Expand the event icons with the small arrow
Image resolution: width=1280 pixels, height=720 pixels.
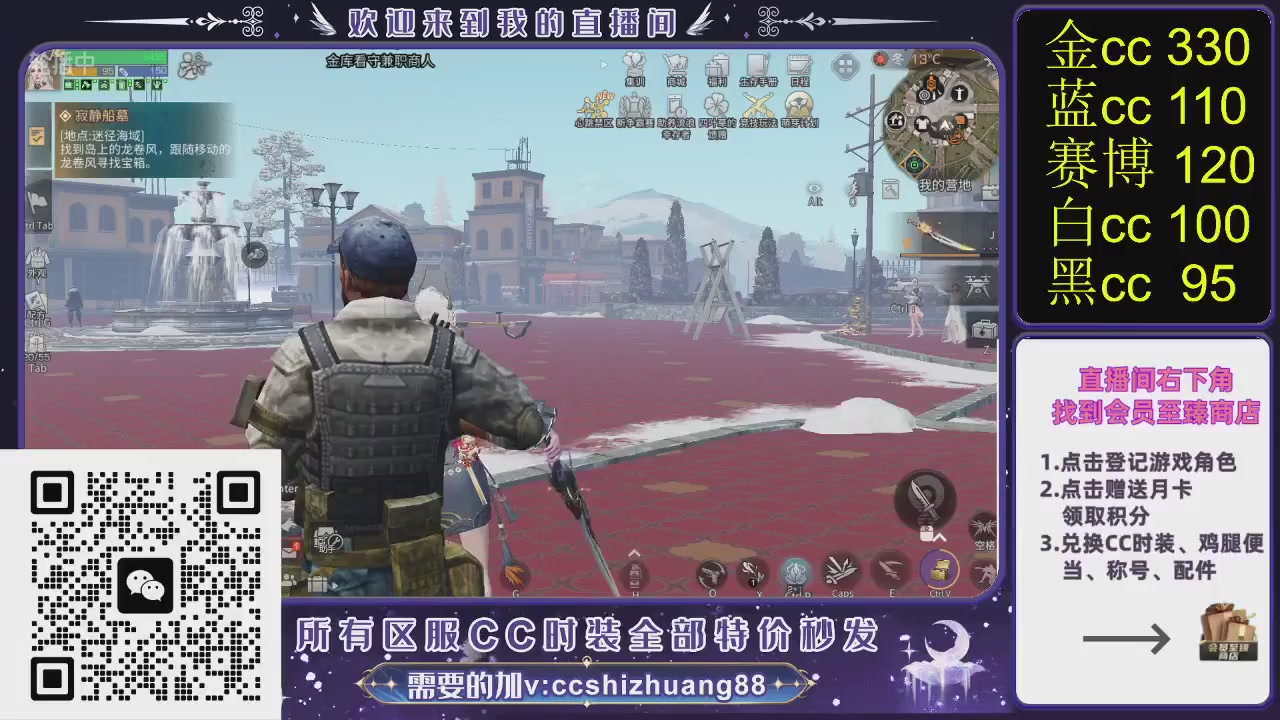pos(603,63)
